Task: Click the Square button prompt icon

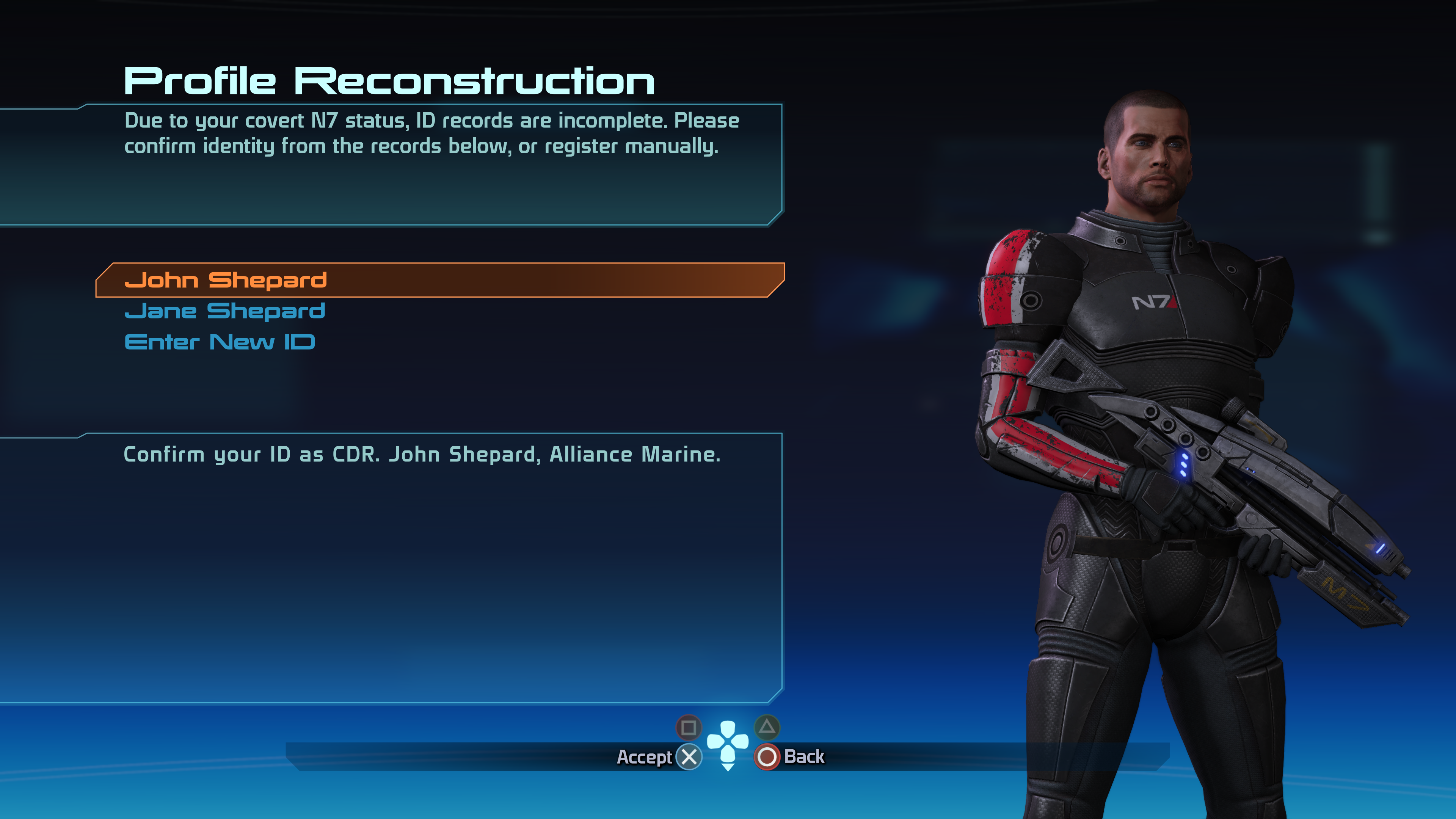Action: 689,728
